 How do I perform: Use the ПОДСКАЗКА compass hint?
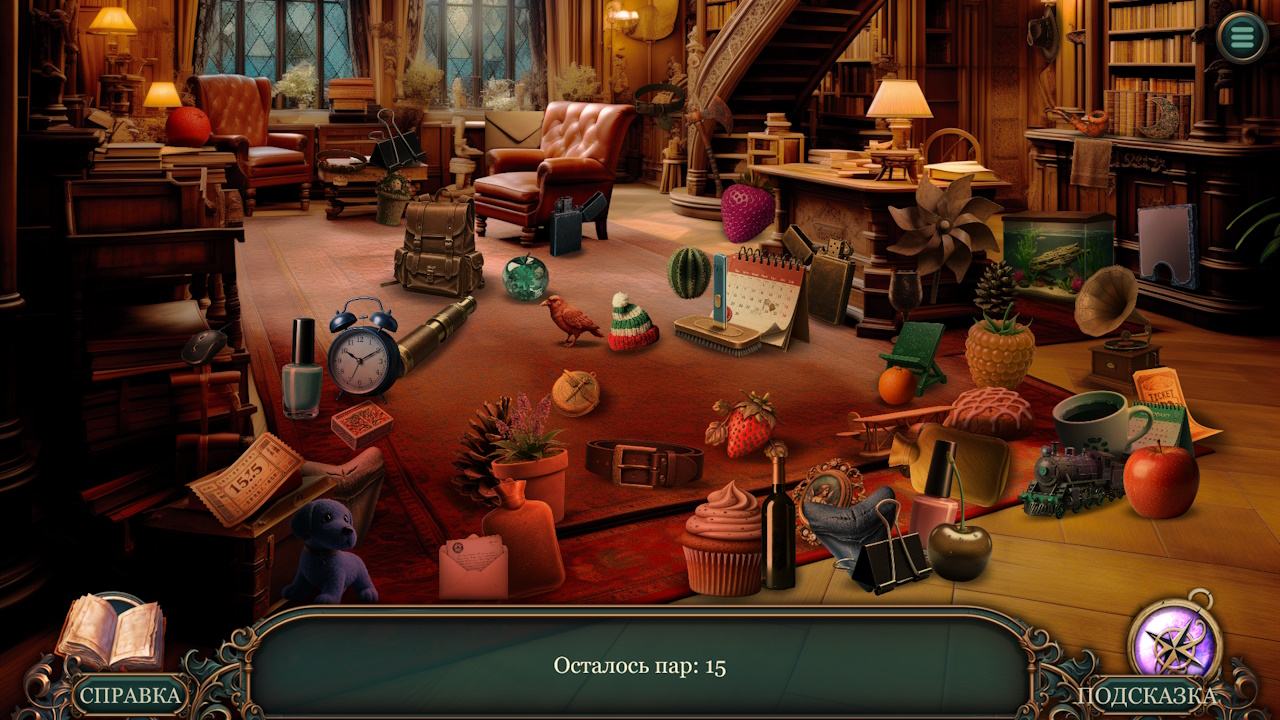pos(1175,642)
